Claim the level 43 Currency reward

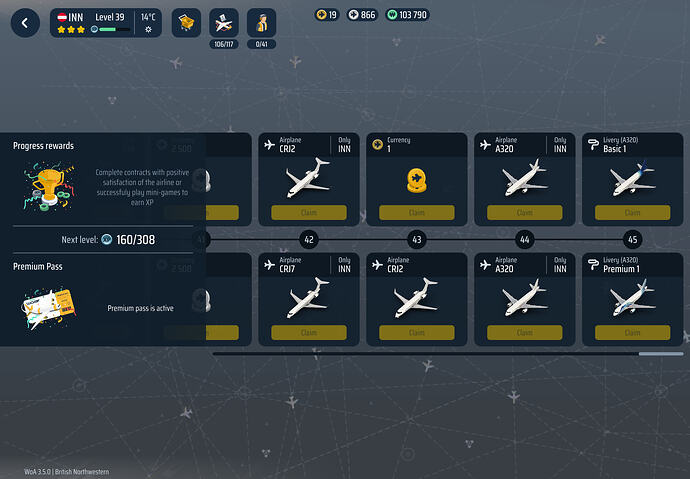click(x=416, y=213)
